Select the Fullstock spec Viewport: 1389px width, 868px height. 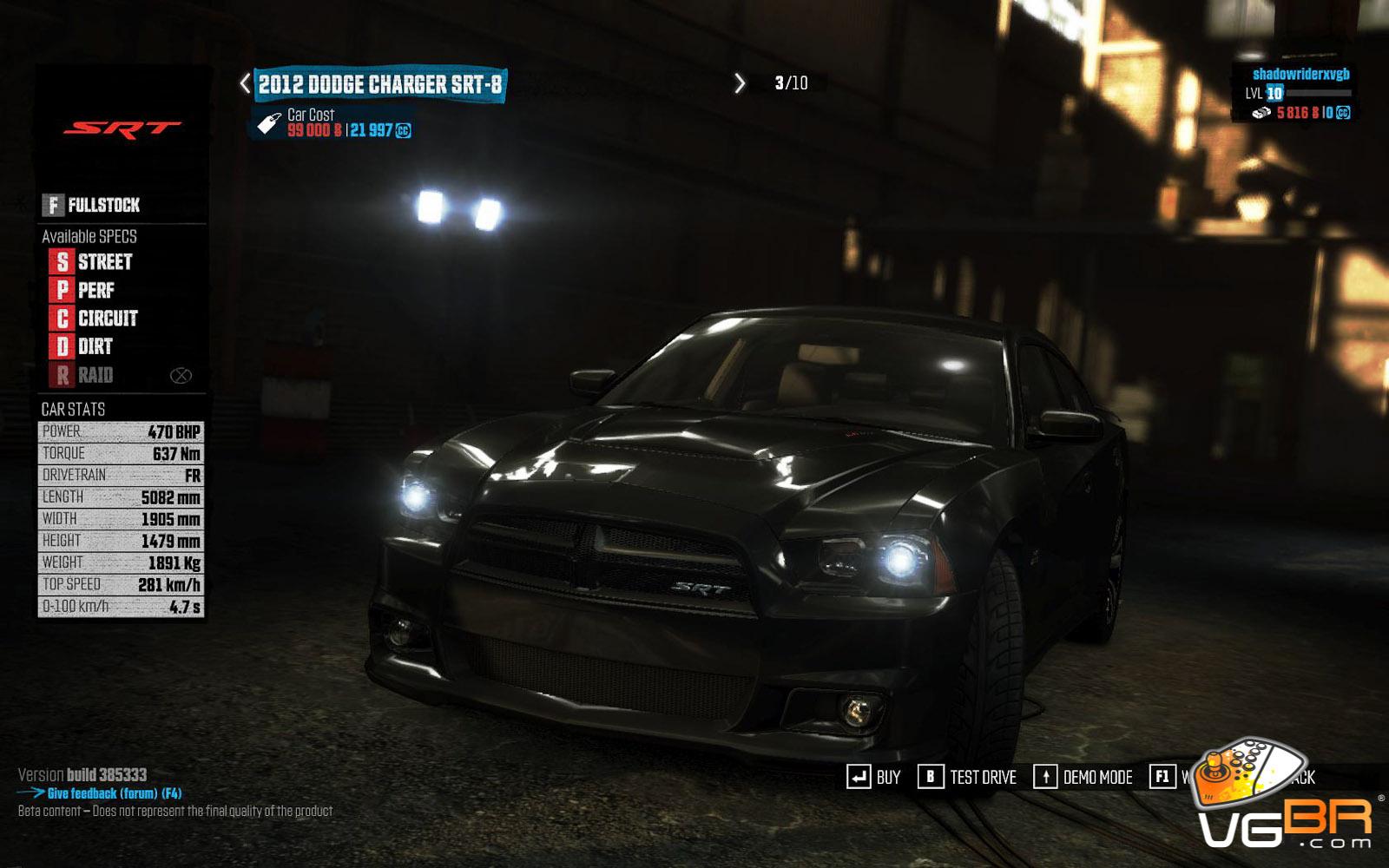tap(92, 205)
